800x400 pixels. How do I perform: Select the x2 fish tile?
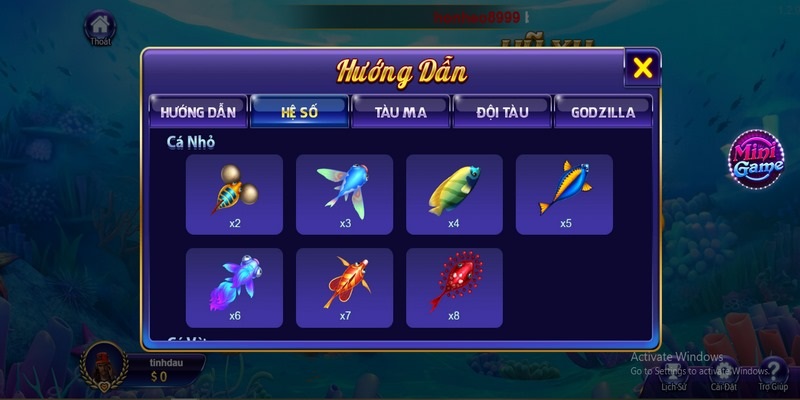tap(235, 194)
